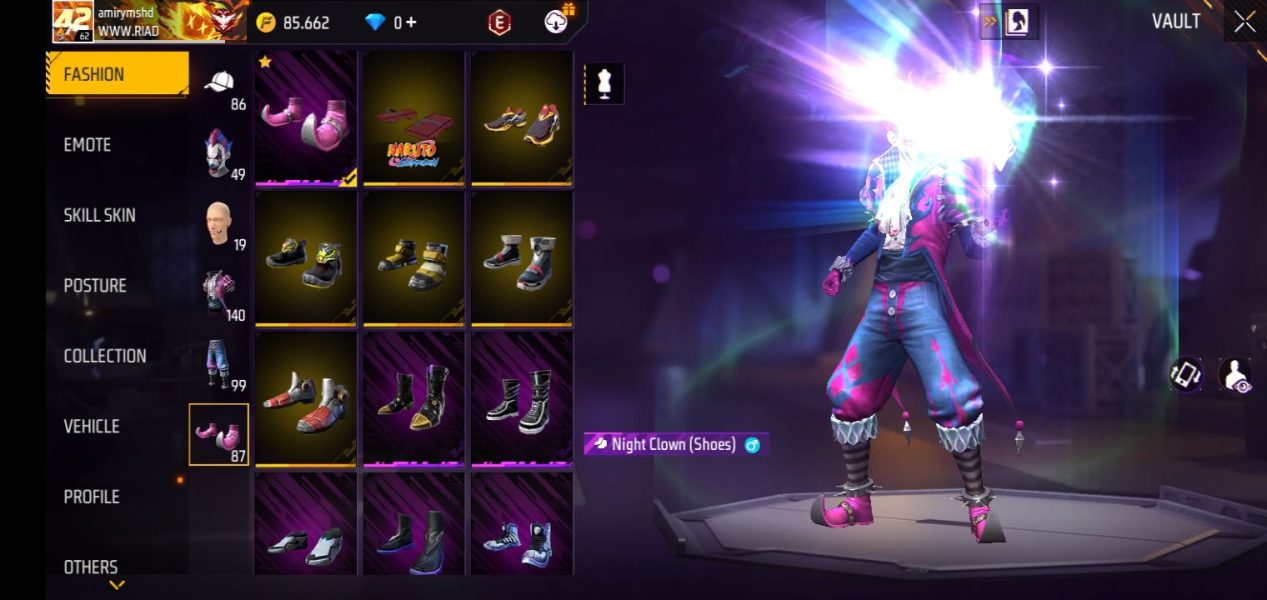Close the Vault screen
Image resolution: width=1267 pixels, height=600 pixels.
1244,22
